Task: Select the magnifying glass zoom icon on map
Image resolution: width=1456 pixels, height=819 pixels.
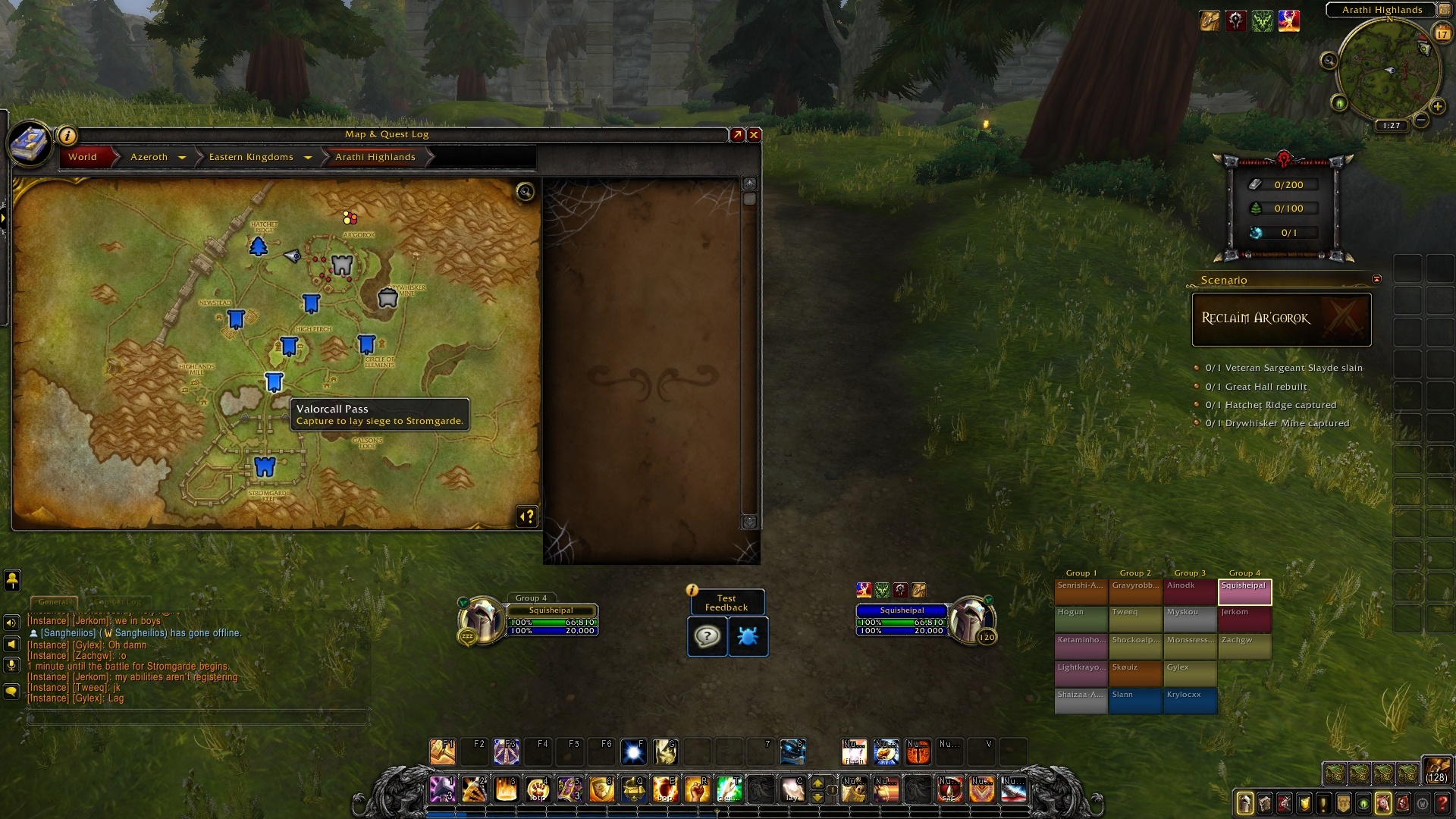Action: 523,191
